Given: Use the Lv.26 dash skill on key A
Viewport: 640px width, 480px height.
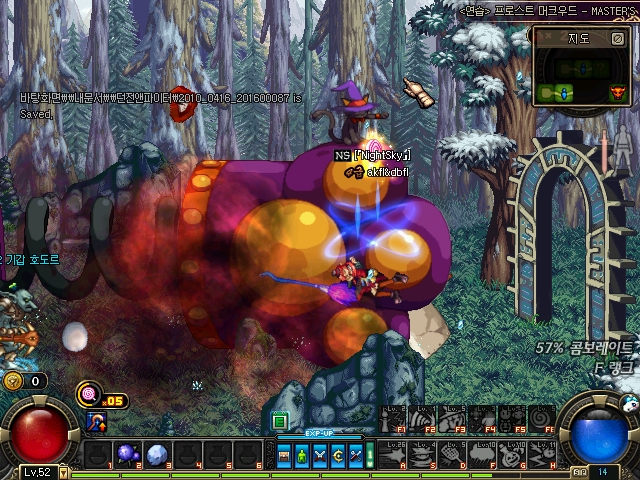Looking at the screenshot, I should [x=393, y=454].
